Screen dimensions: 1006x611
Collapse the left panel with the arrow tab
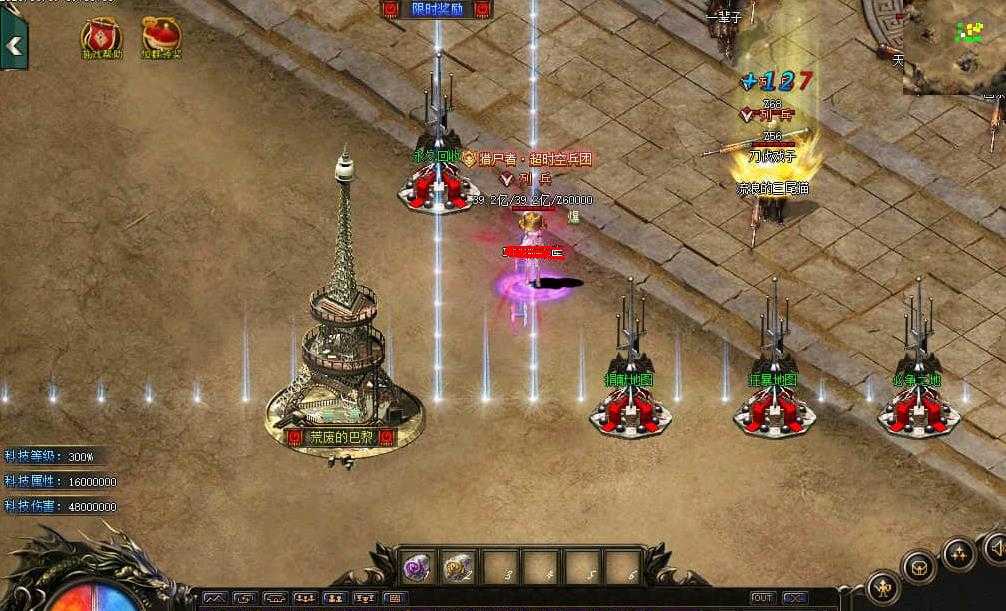point(14,46)
